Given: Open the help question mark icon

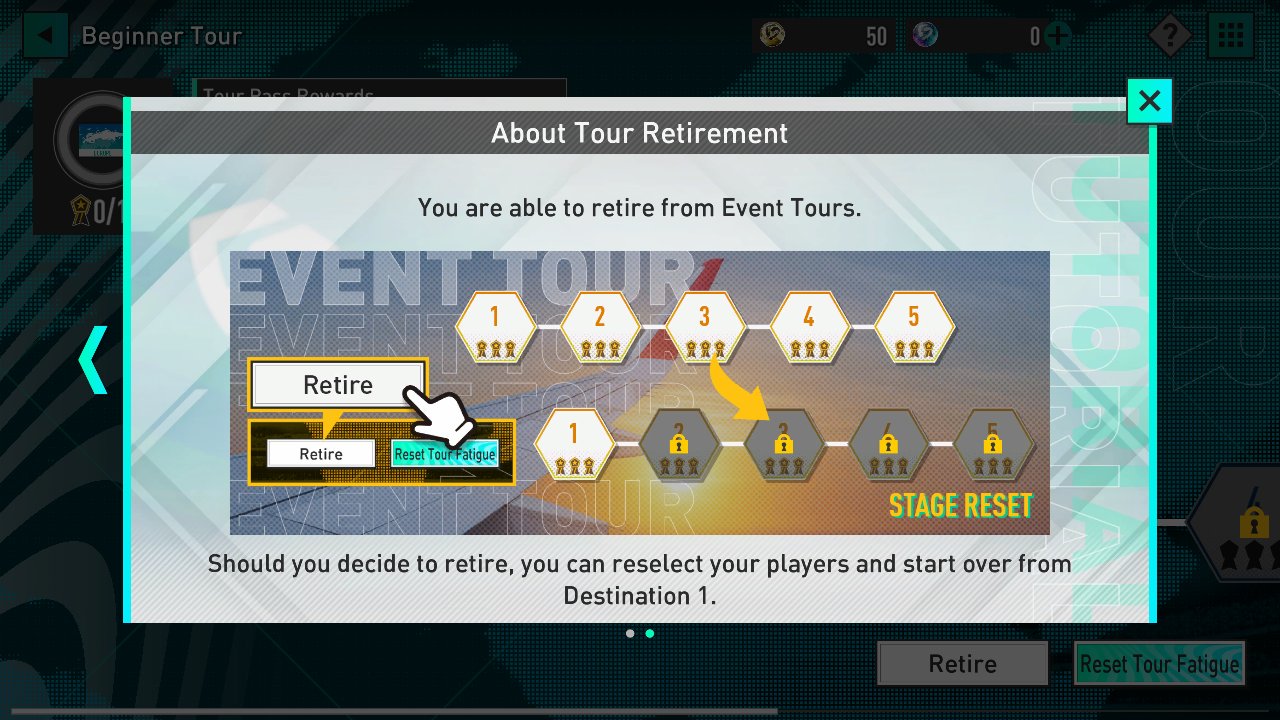Looking at the screenshot, I should tap(1169, 37).
